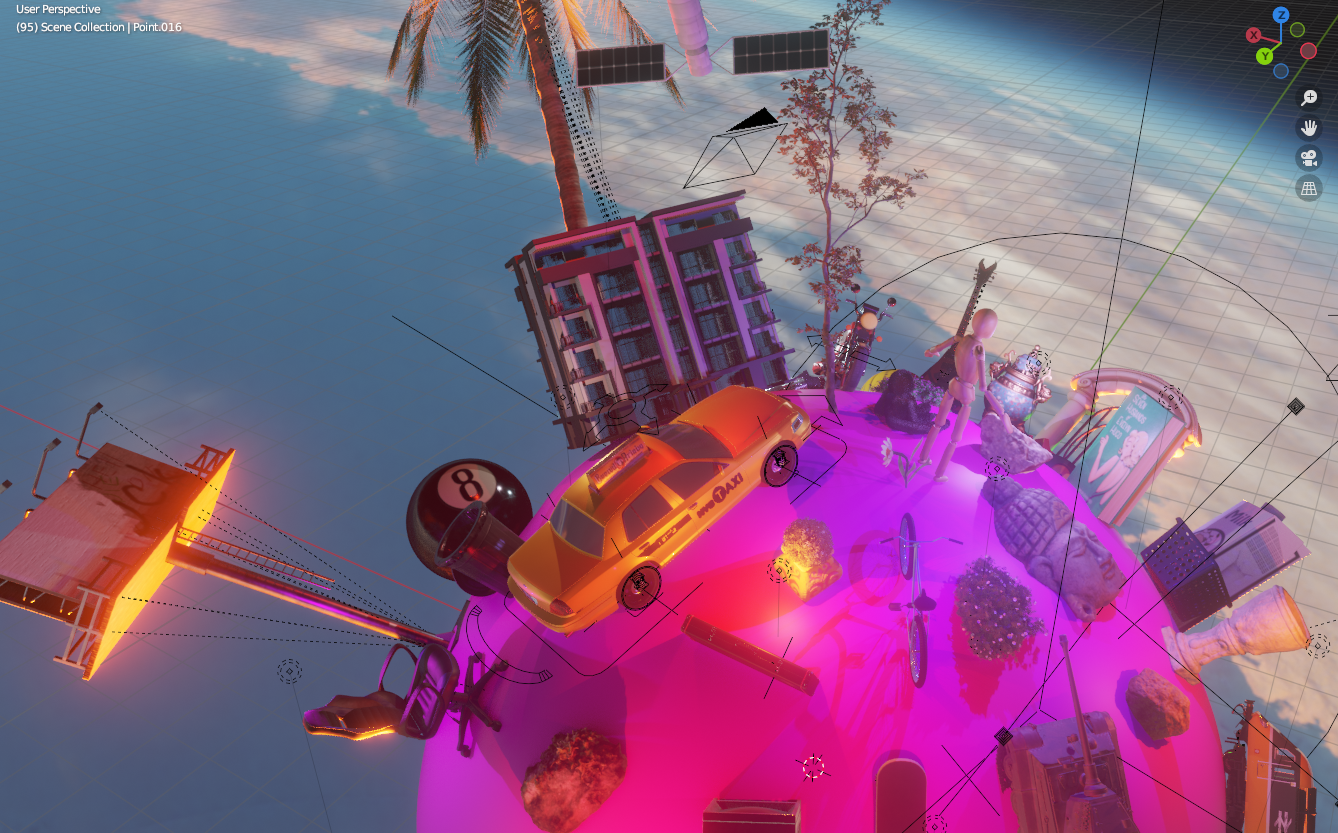Viewport: 1338px width, 833px height.
Task: Click the hollow green negative Y axis circle
Action: [1297, 30]
